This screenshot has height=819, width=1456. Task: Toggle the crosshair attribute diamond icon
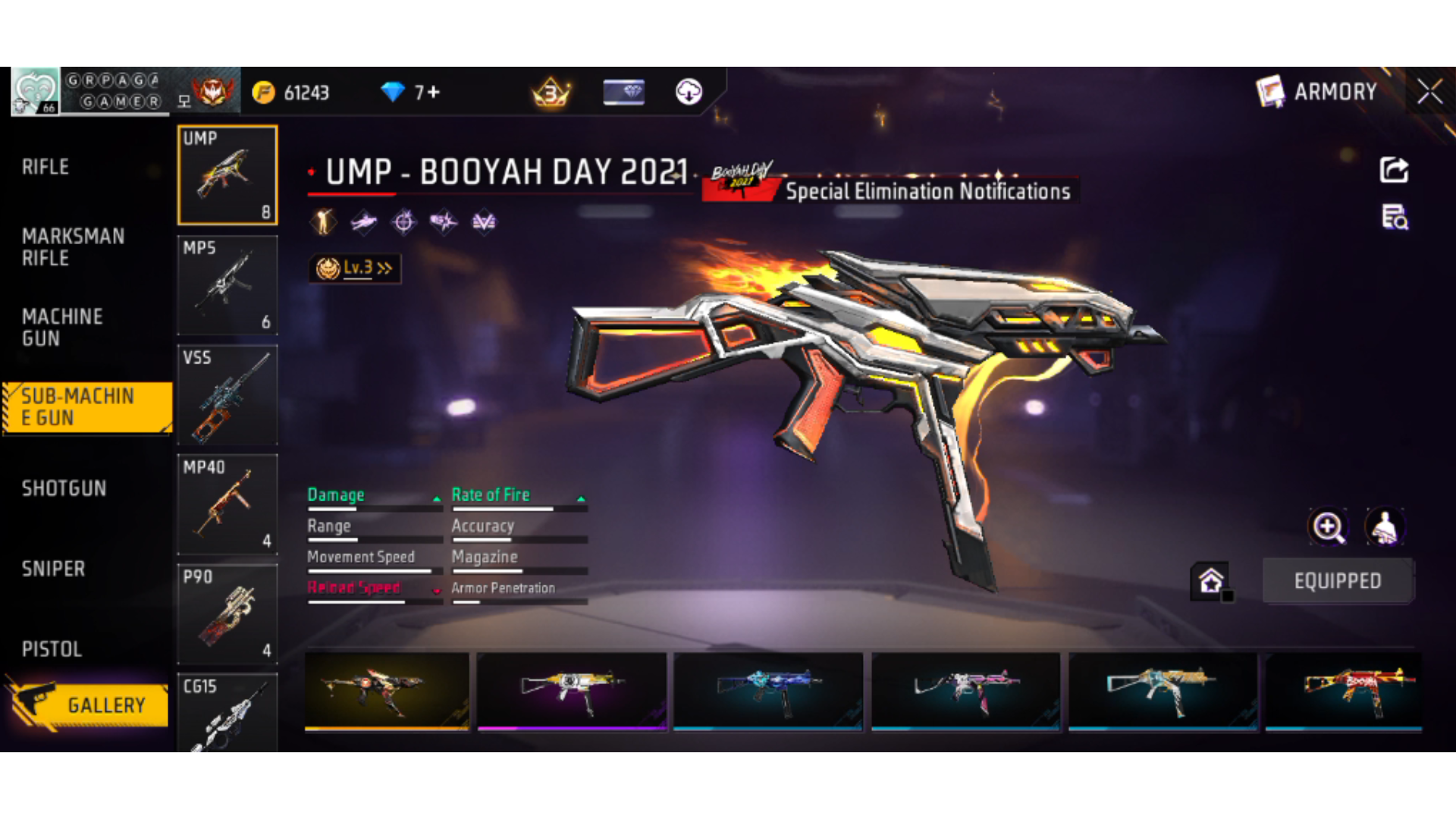tap(405, 222)
